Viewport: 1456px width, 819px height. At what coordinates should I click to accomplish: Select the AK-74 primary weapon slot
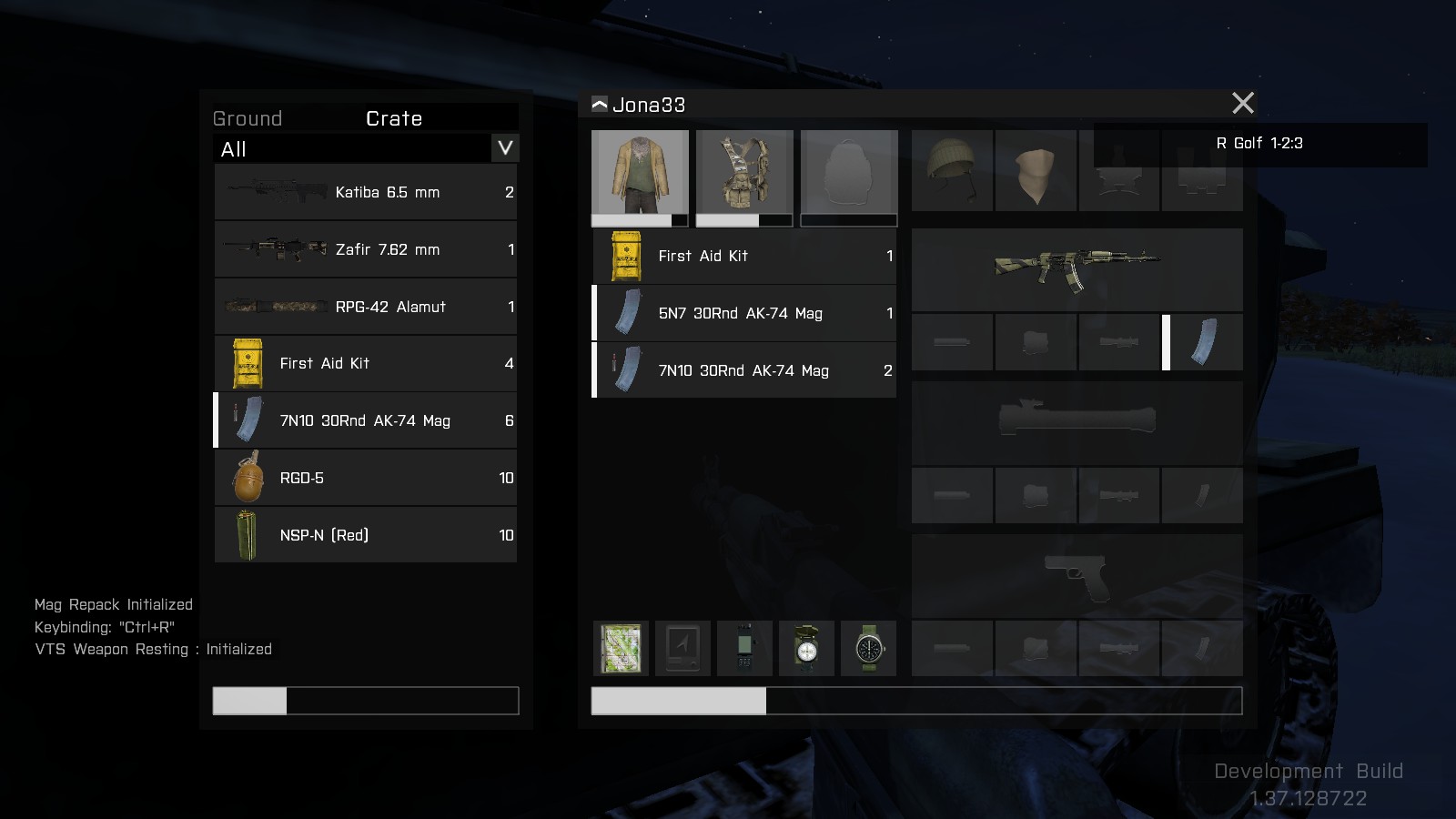tap(1077, 268)
